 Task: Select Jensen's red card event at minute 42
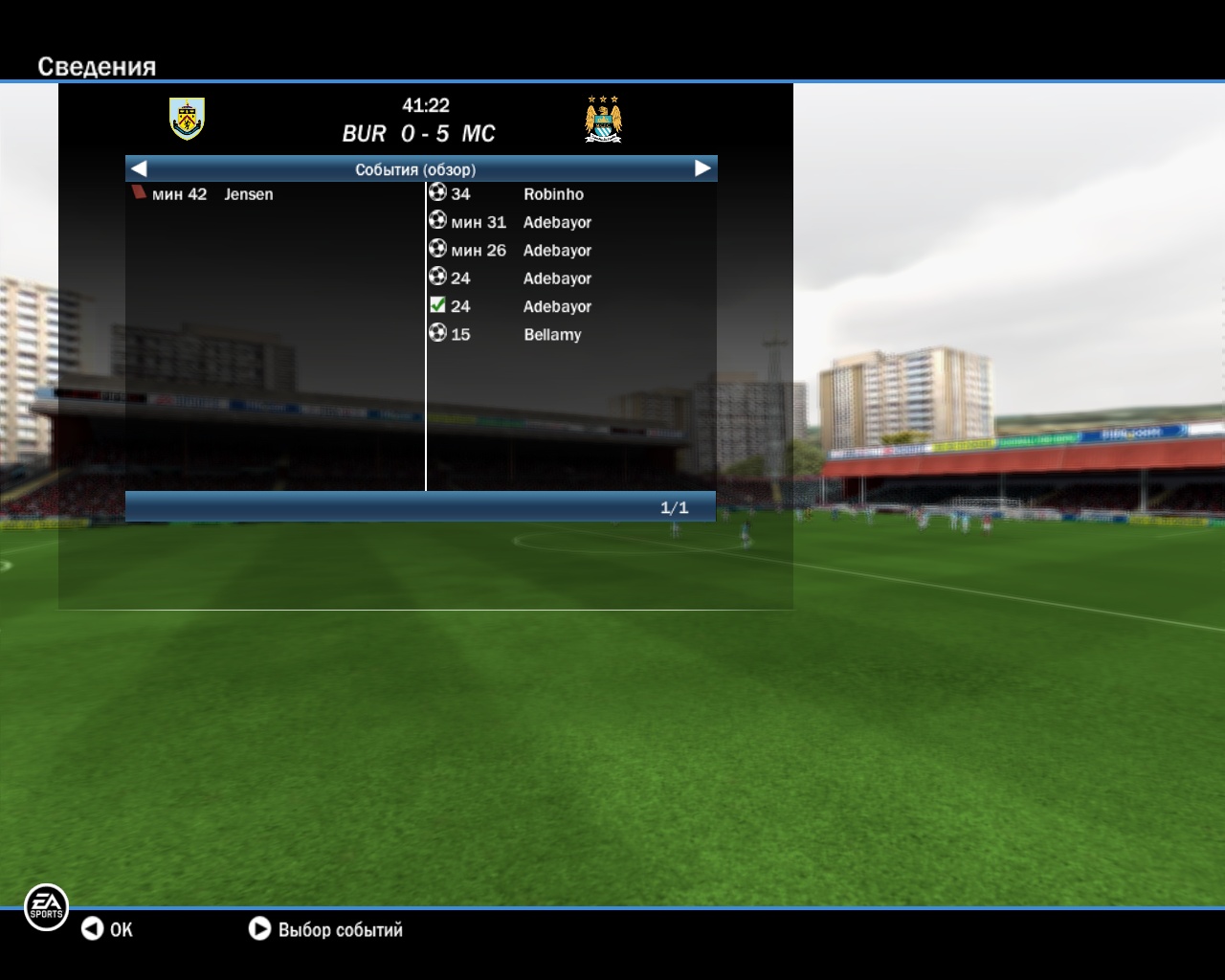point(203,194)
